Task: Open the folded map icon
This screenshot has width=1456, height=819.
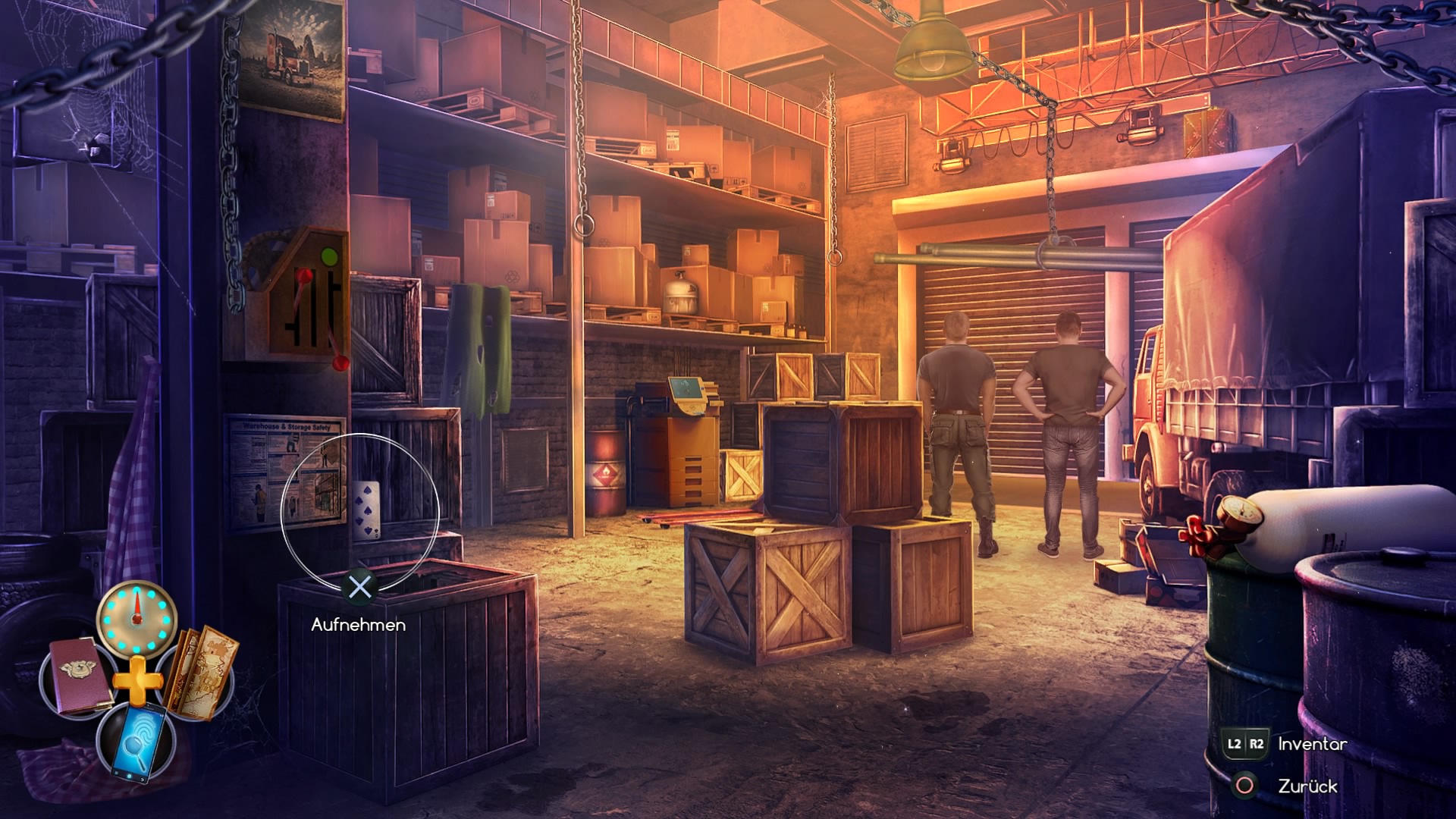Action: (x=202, y=672)
